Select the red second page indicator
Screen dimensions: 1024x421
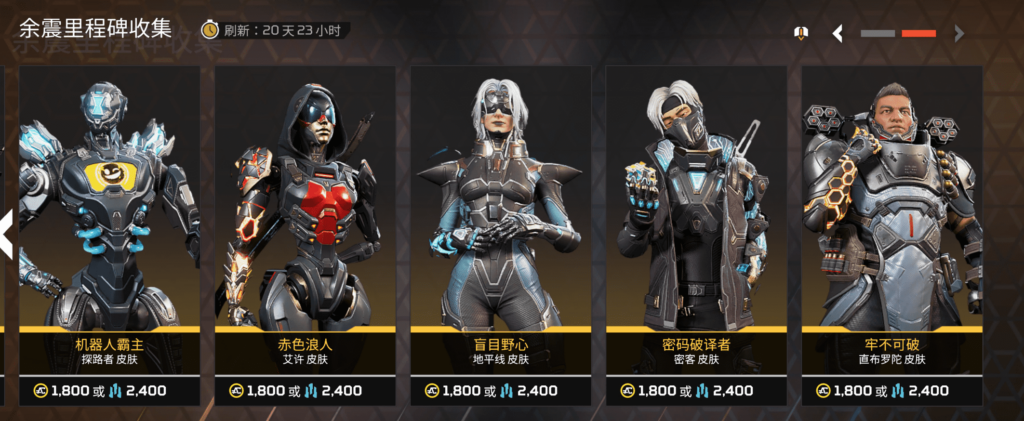click(x=918, y=34)
